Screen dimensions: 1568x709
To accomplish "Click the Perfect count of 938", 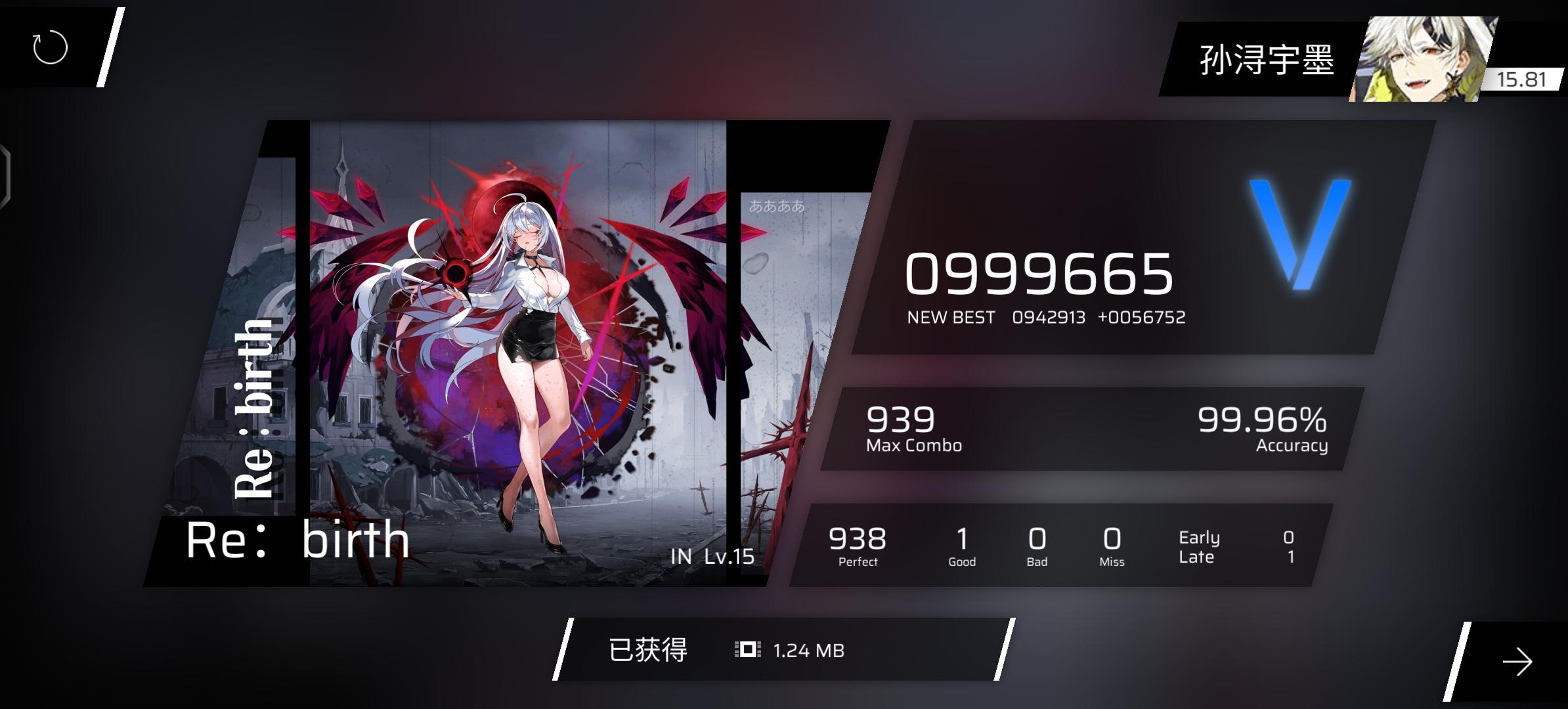I will [857, 542].
